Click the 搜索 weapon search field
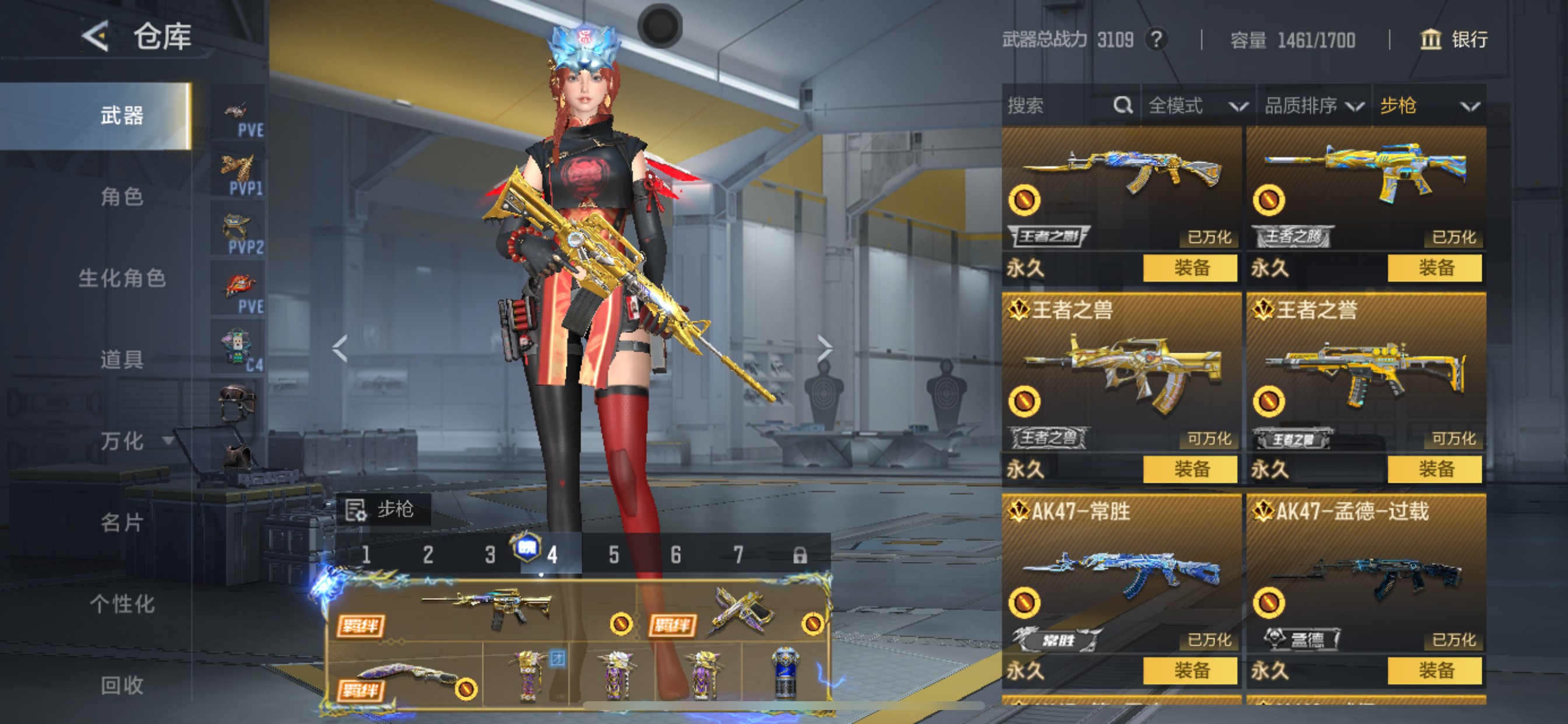1568x724 pixels. (x=1058, y=106)
